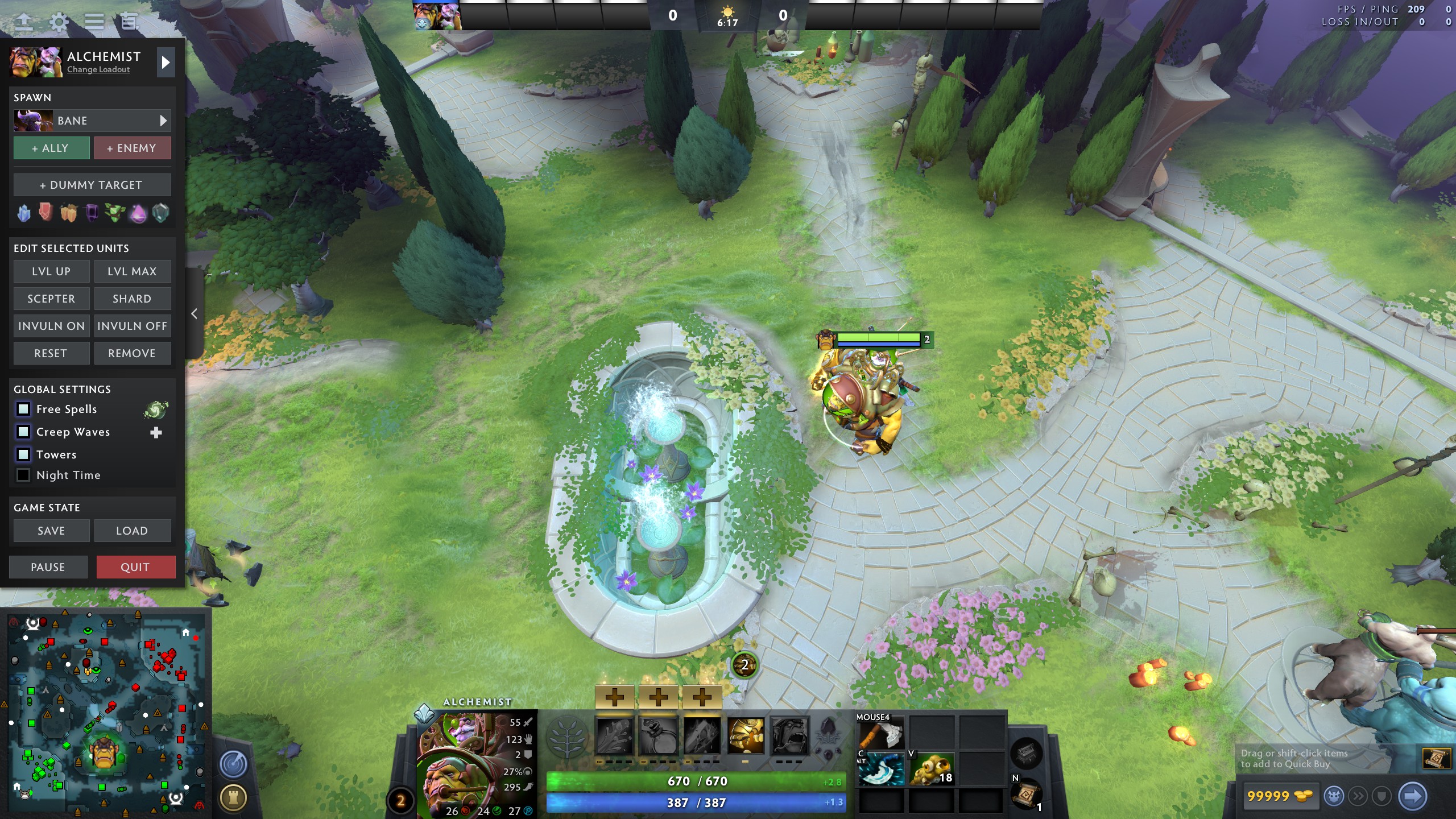Expand the ALCHEMIST panel arrow
Screen dimensions: 1456x819
[x=166, y=63]
